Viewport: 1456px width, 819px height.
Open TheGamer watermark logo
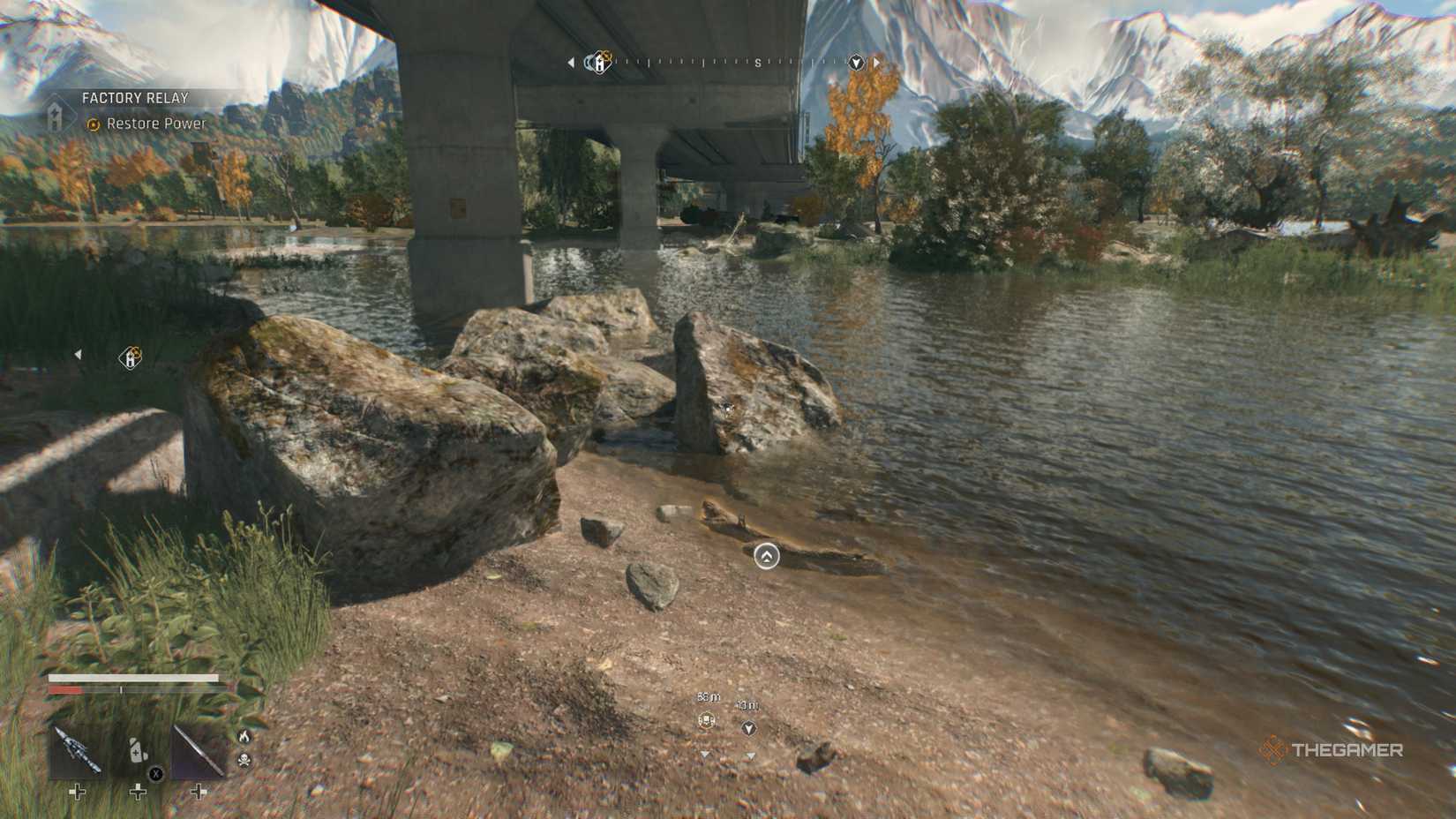1331,750
